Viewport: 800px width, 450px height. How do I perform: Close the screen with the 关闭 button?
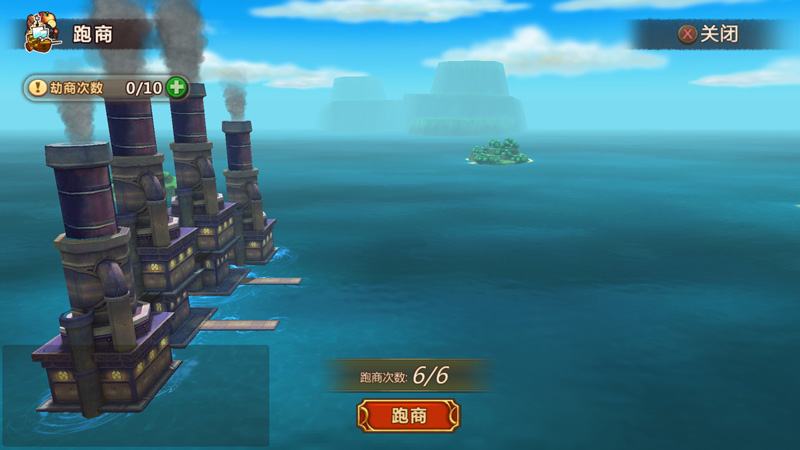click(709, 34)
